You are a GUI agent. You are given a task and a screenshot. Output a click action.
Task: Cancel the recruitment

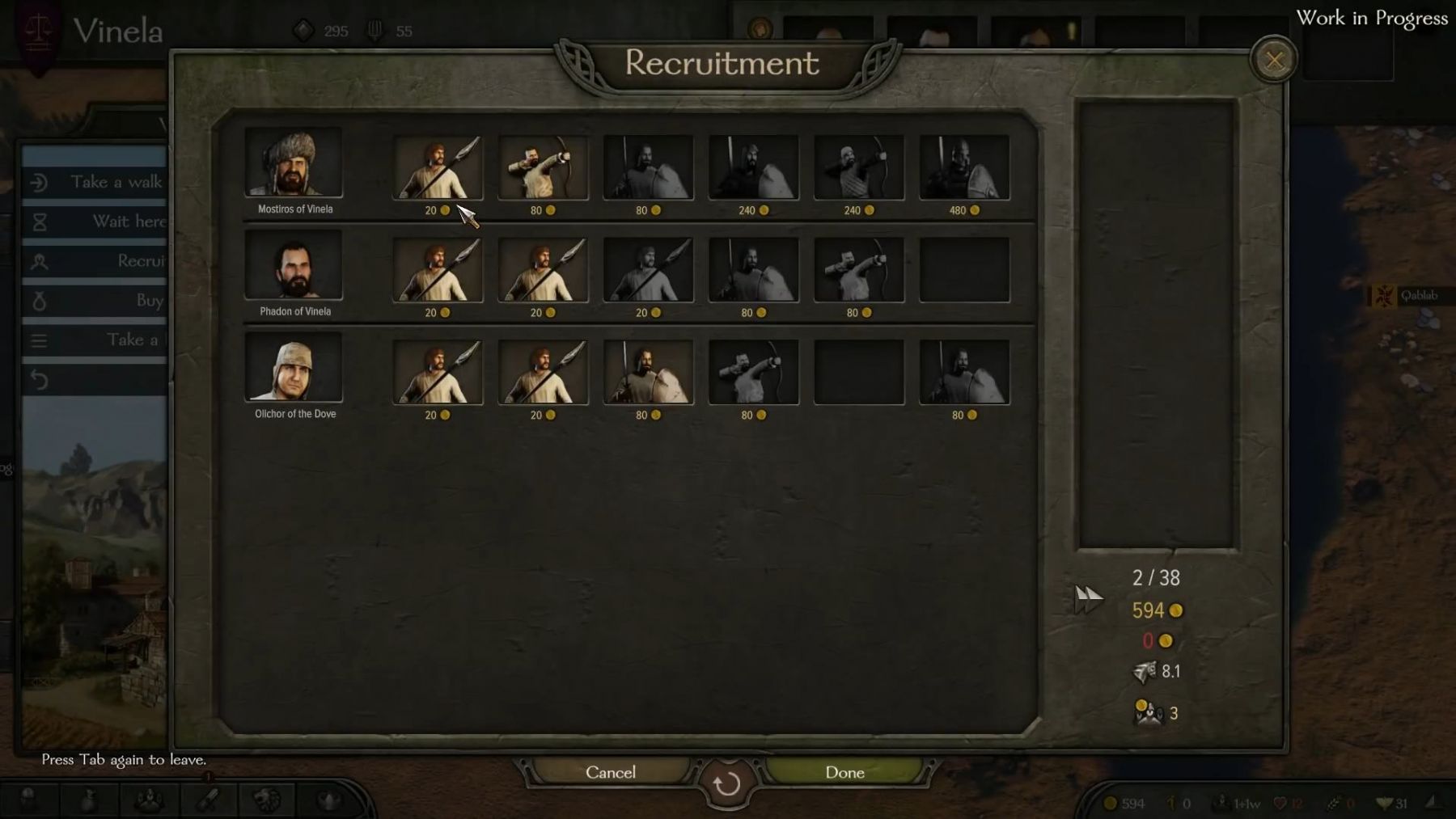(611, 772)
